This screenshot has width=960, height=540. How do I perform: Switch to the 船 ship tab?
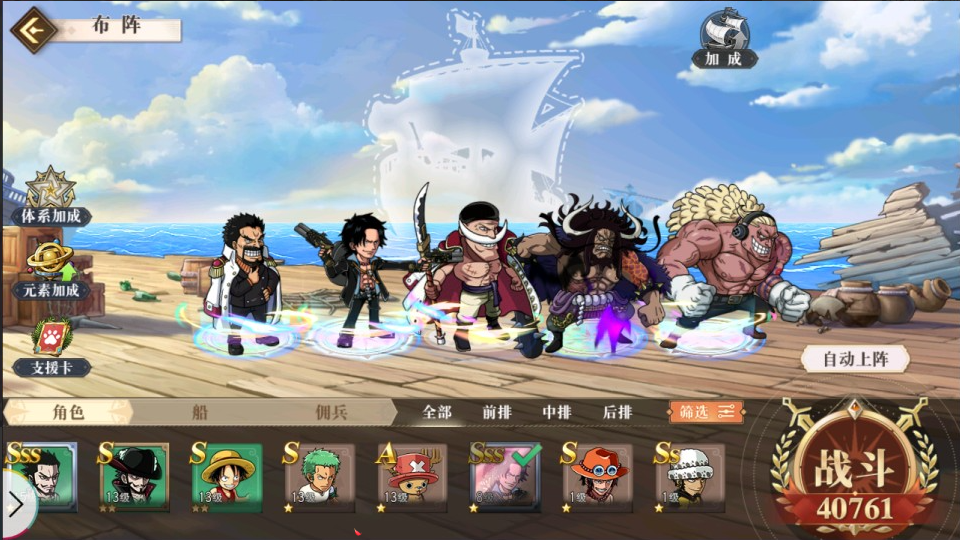click(200, 412)
